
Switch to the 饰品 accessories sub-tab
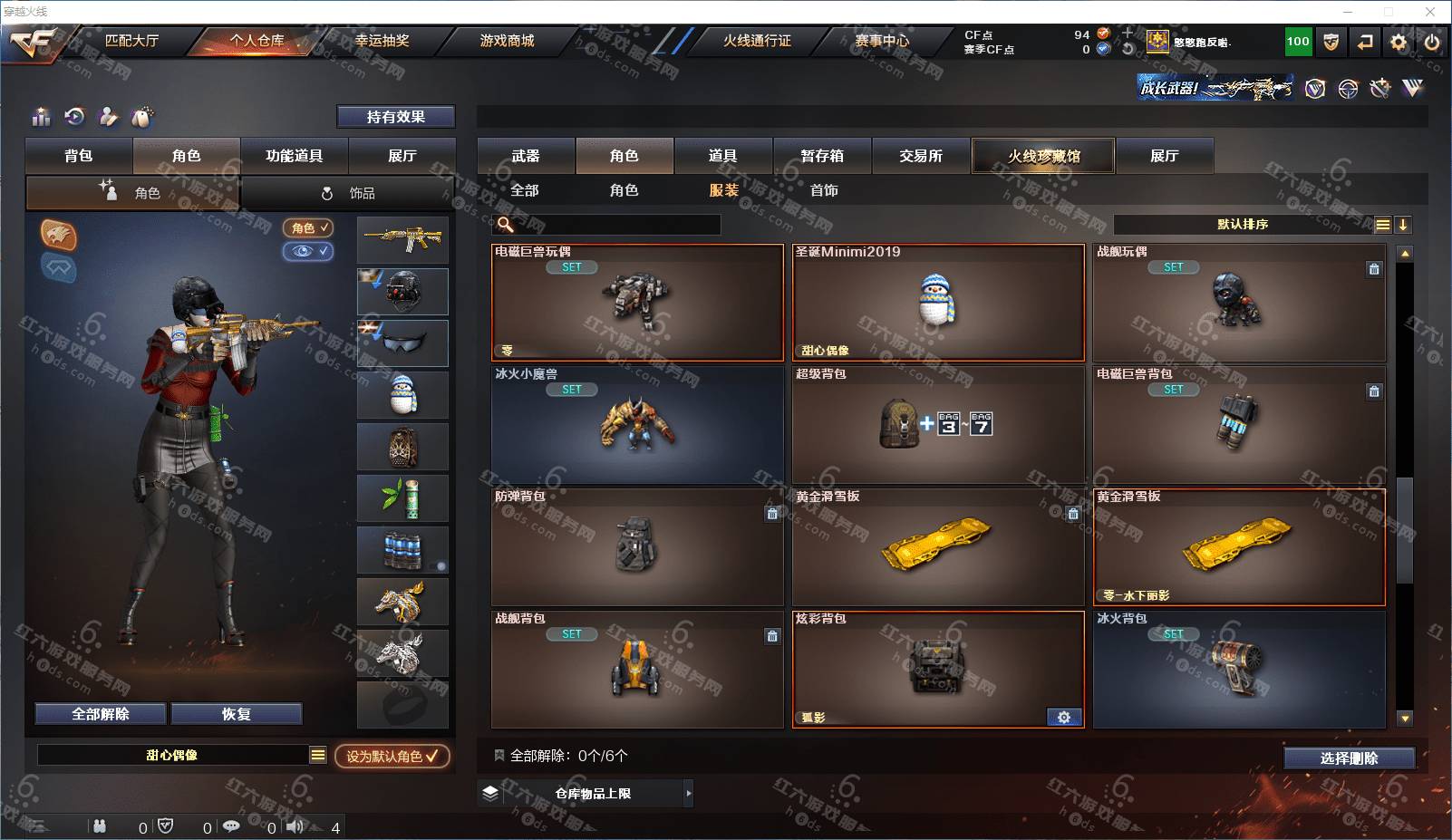pyautogui.click(x=348, y=193)
